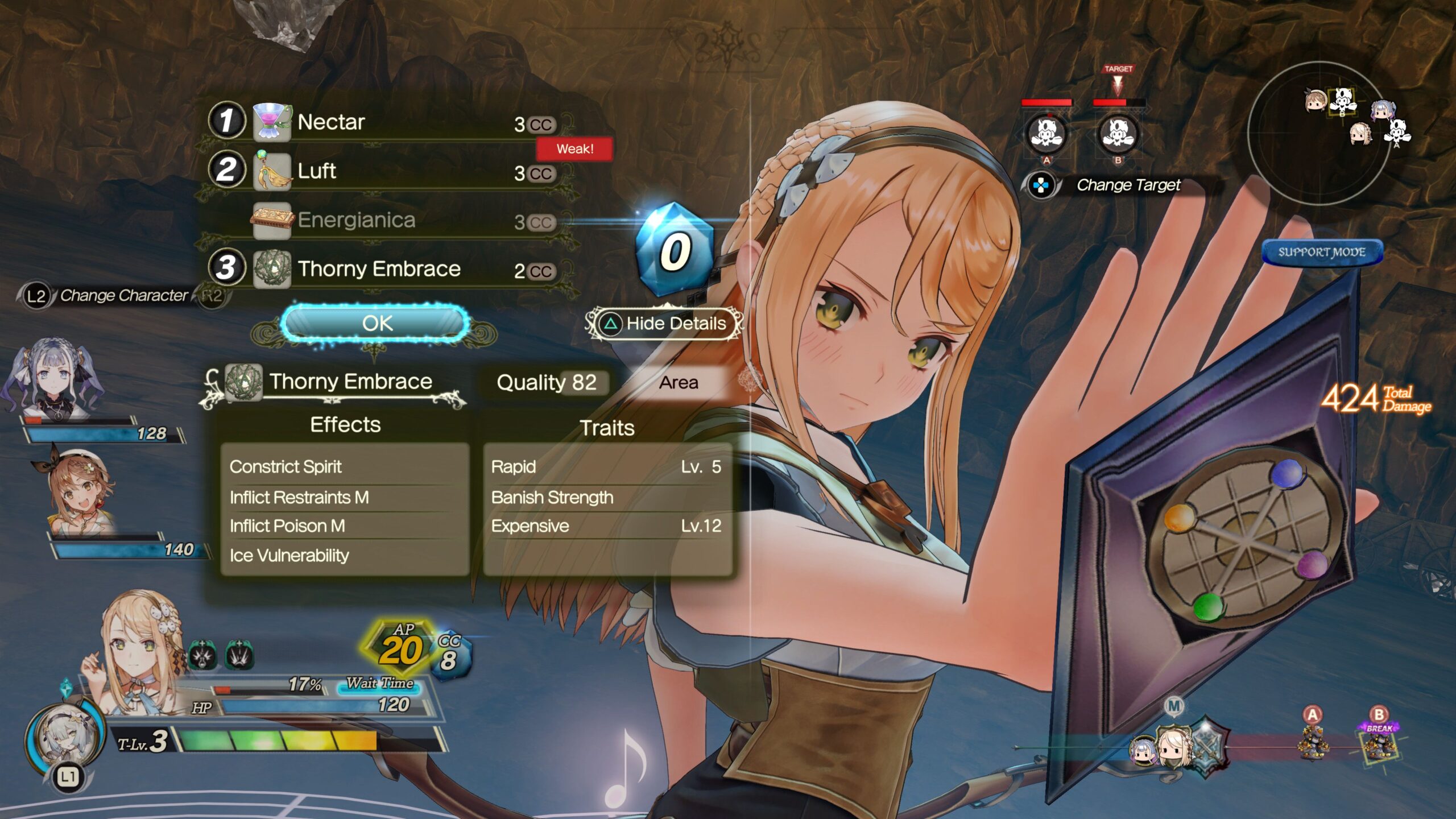Click the blue core crystal counter
Screen dimensions: 1456x819
(x=675, y=249)
